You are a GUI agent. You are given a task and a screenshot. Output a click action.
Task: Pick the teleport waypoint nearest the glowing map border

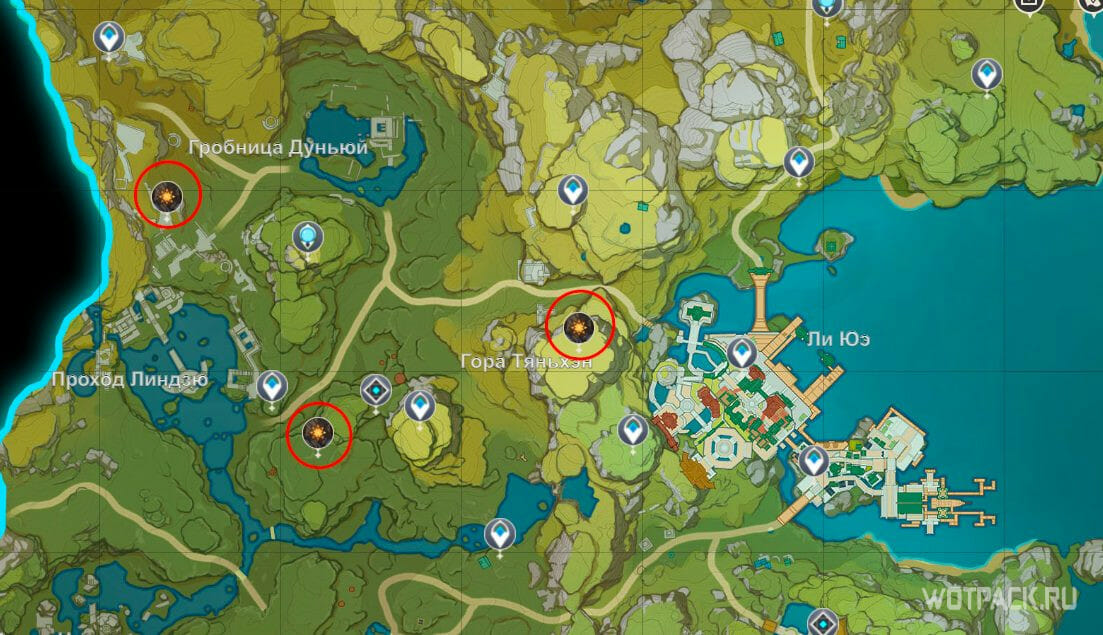pyautogui.click(x=108, y=39)
